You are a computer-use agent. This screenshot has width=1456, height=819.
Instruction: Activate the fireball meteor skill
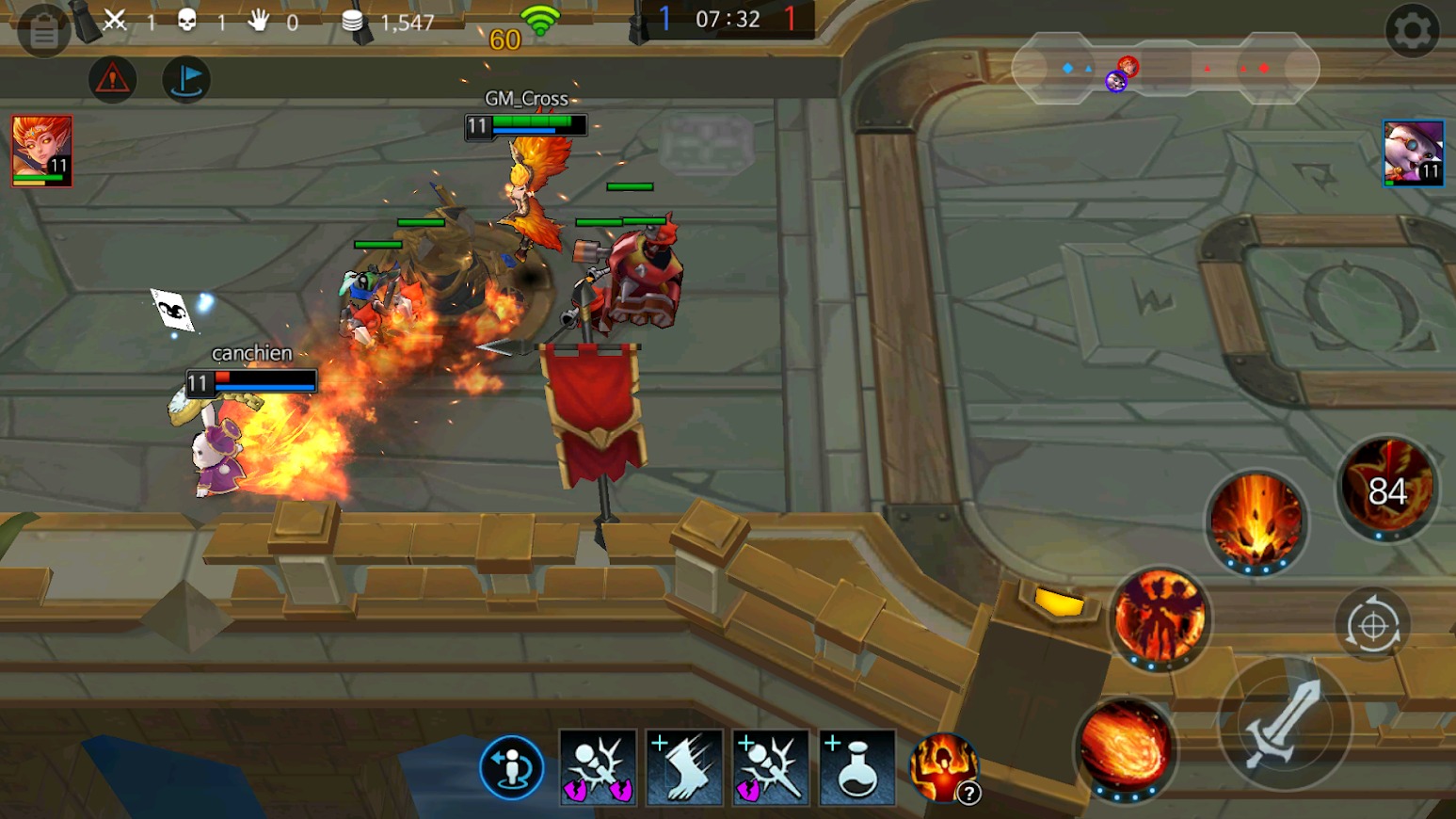click(1126, 747)
